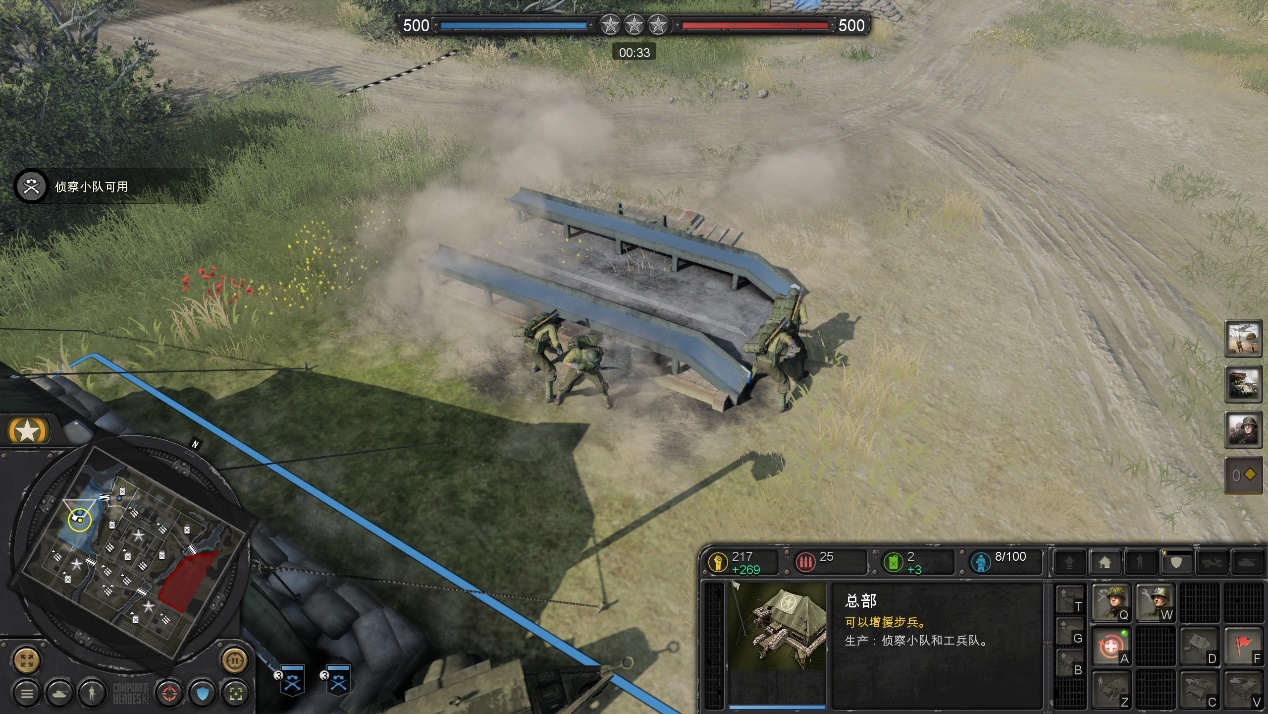Open the command points diamond button
Viewport: 1268px width, 714px height.
1244,475
